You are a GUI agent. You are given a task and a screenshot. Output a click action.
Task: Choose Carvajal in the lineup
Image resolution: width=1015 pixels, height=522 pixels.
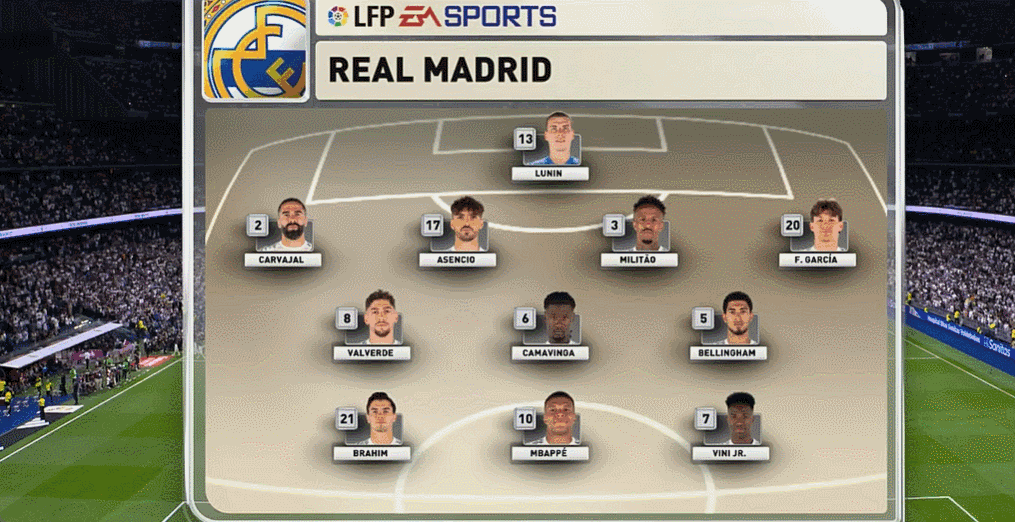[291, 227]
